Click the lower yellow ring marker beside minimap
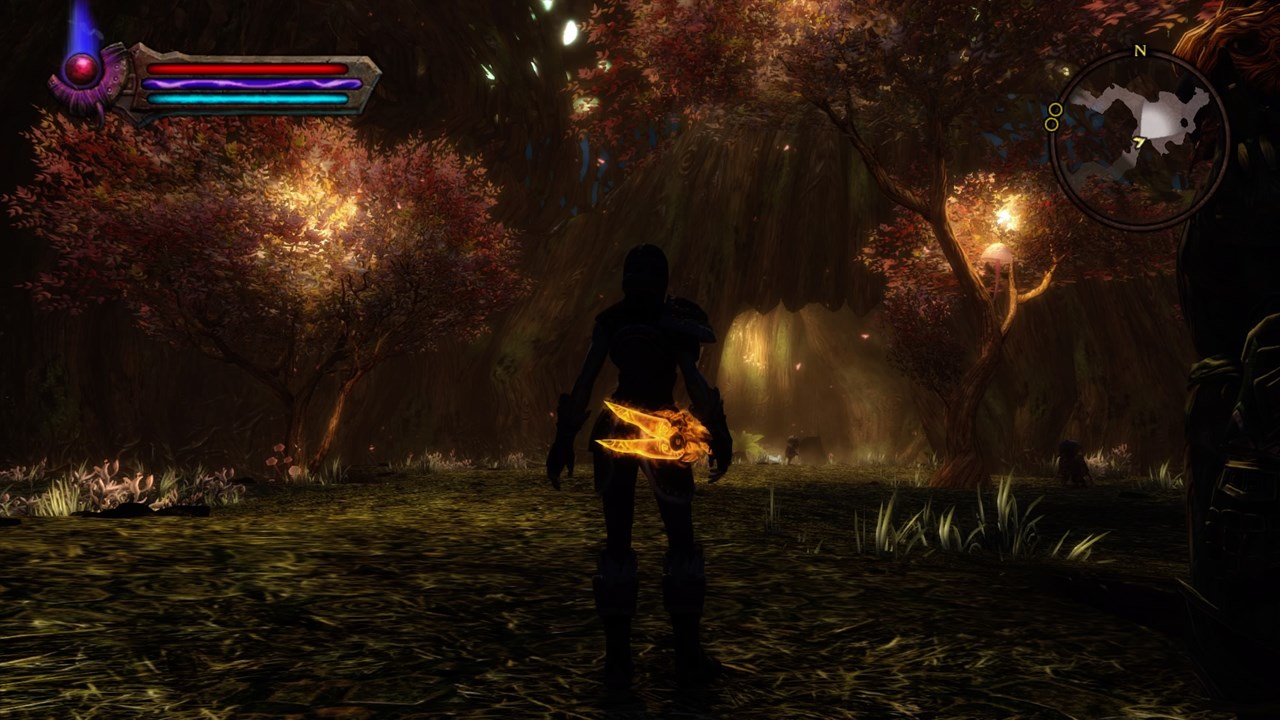The width and height of the screenshot is (1280, 720). click(1051, 124)
